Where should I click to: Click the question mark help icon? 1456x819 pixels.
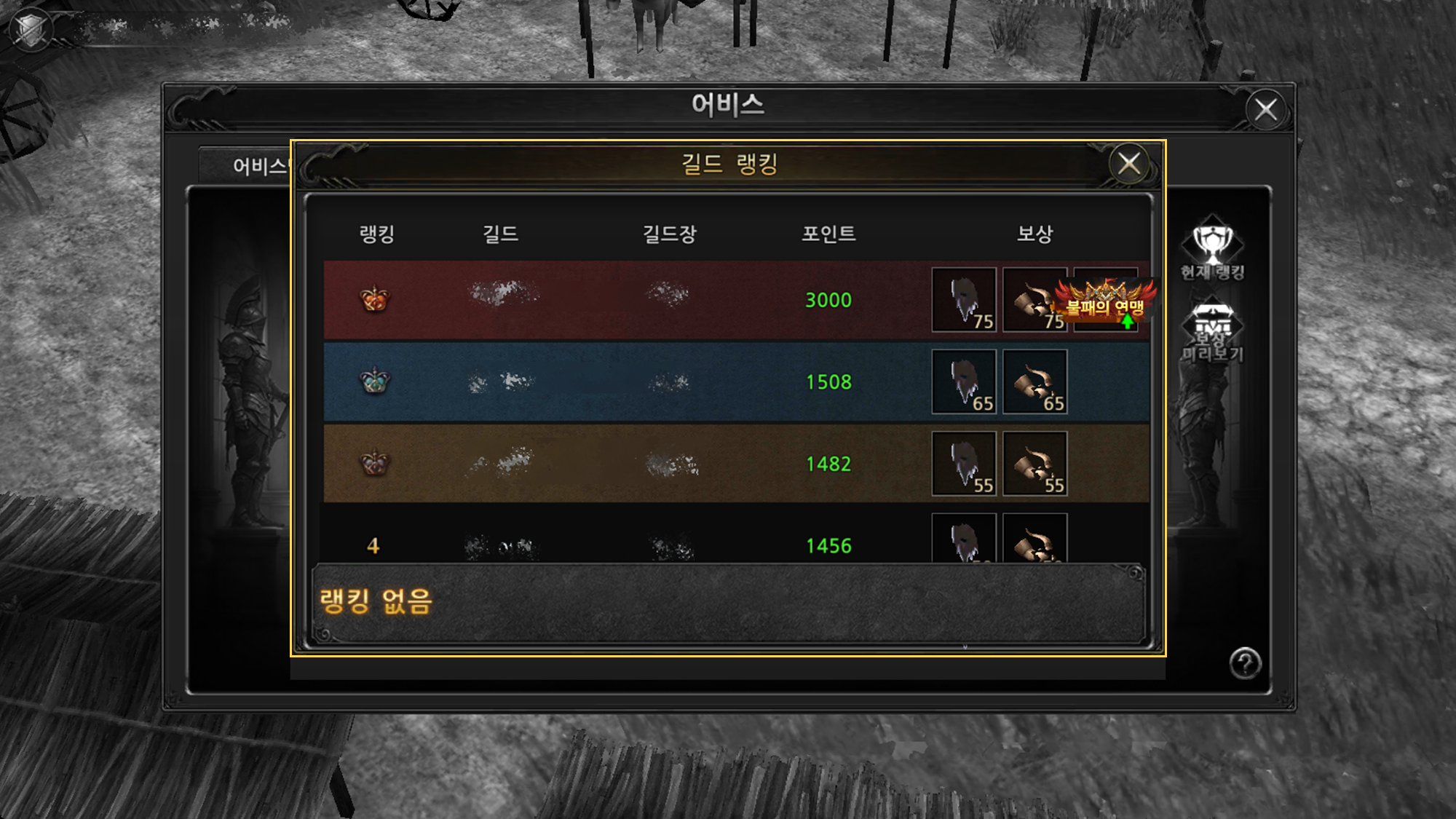click(x=1245, y=663)
